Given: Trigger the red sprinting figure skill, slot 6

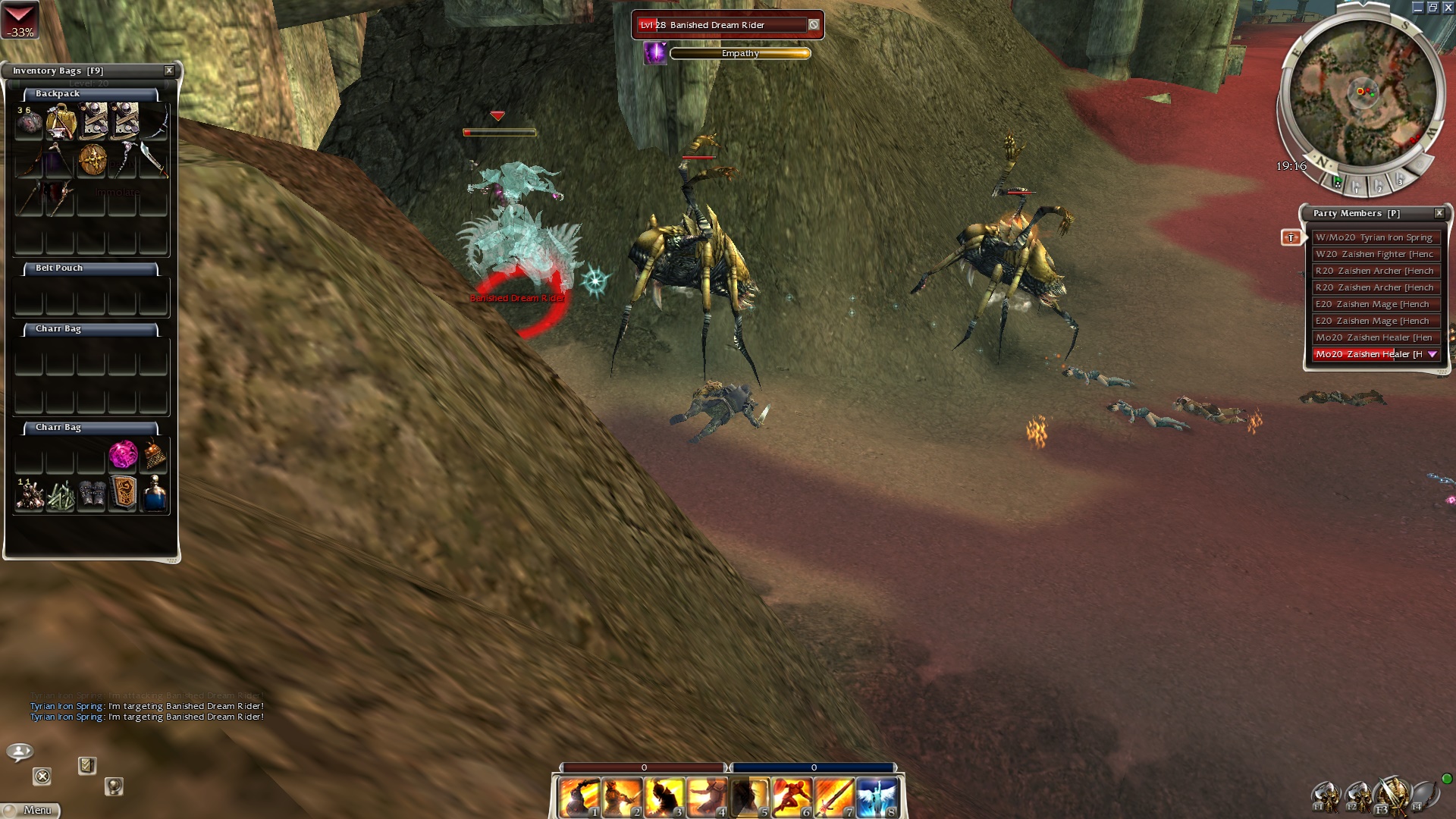Looking at the screenshot, I should [792, 798].
